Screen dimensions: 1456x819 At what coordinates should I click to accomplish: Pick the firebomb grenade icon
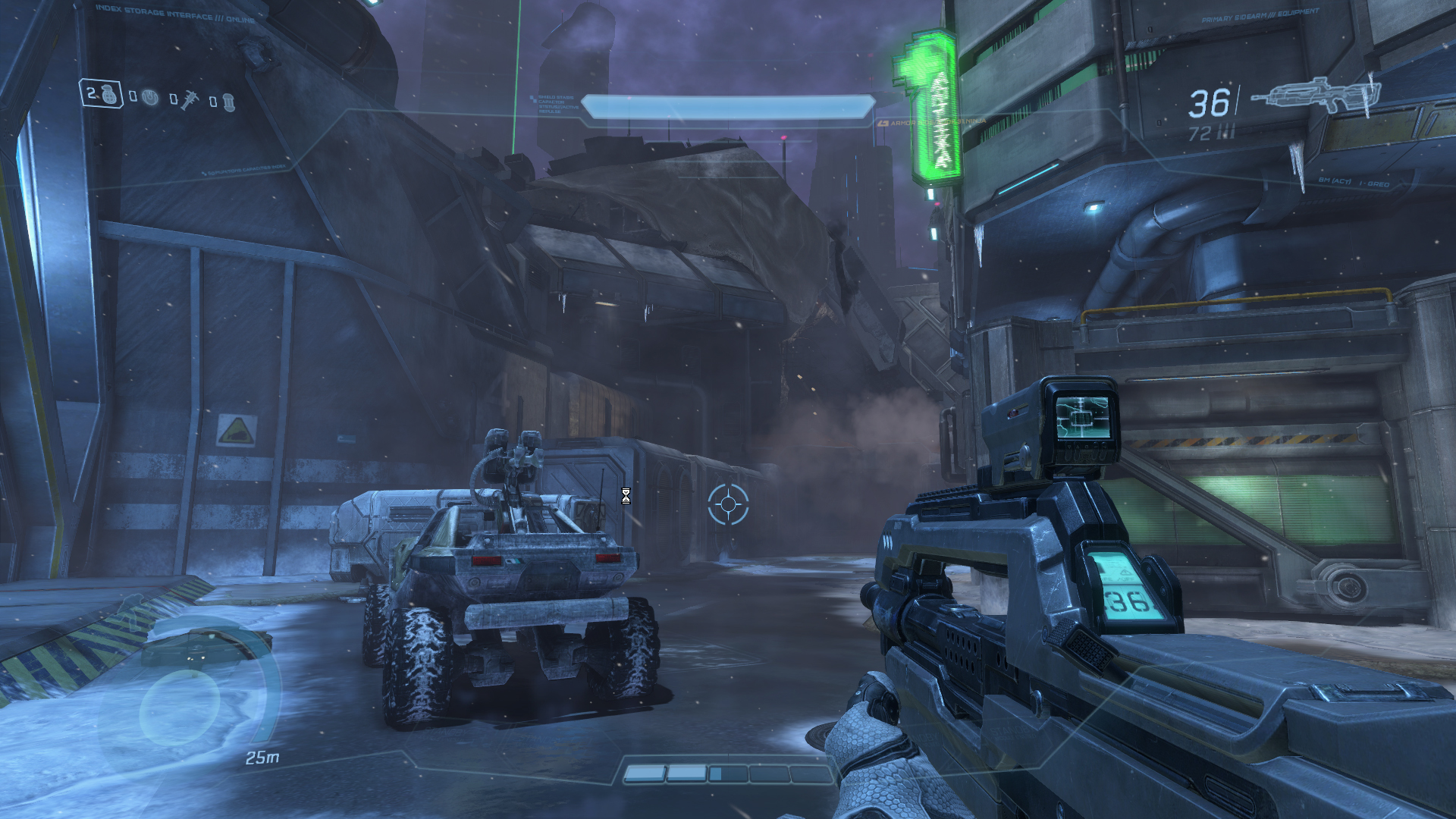[x=228, y=102]
